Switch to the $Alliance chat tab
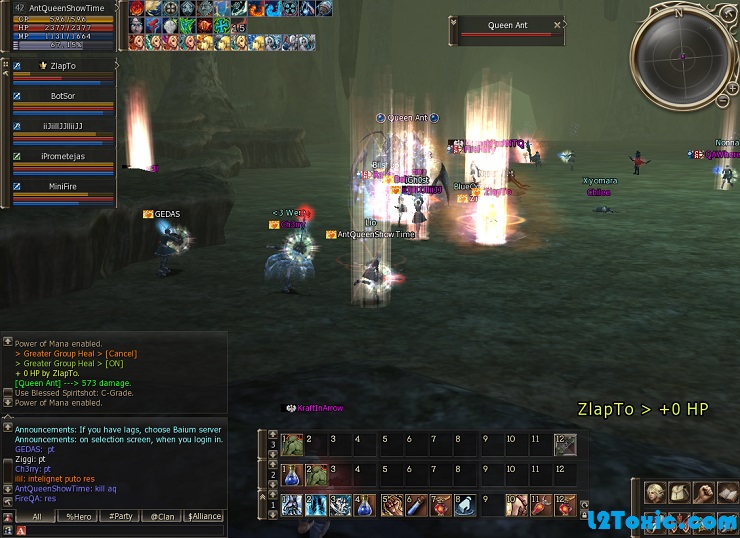The width and height of the screenshot is (740, 538). (x=204, y=516)
